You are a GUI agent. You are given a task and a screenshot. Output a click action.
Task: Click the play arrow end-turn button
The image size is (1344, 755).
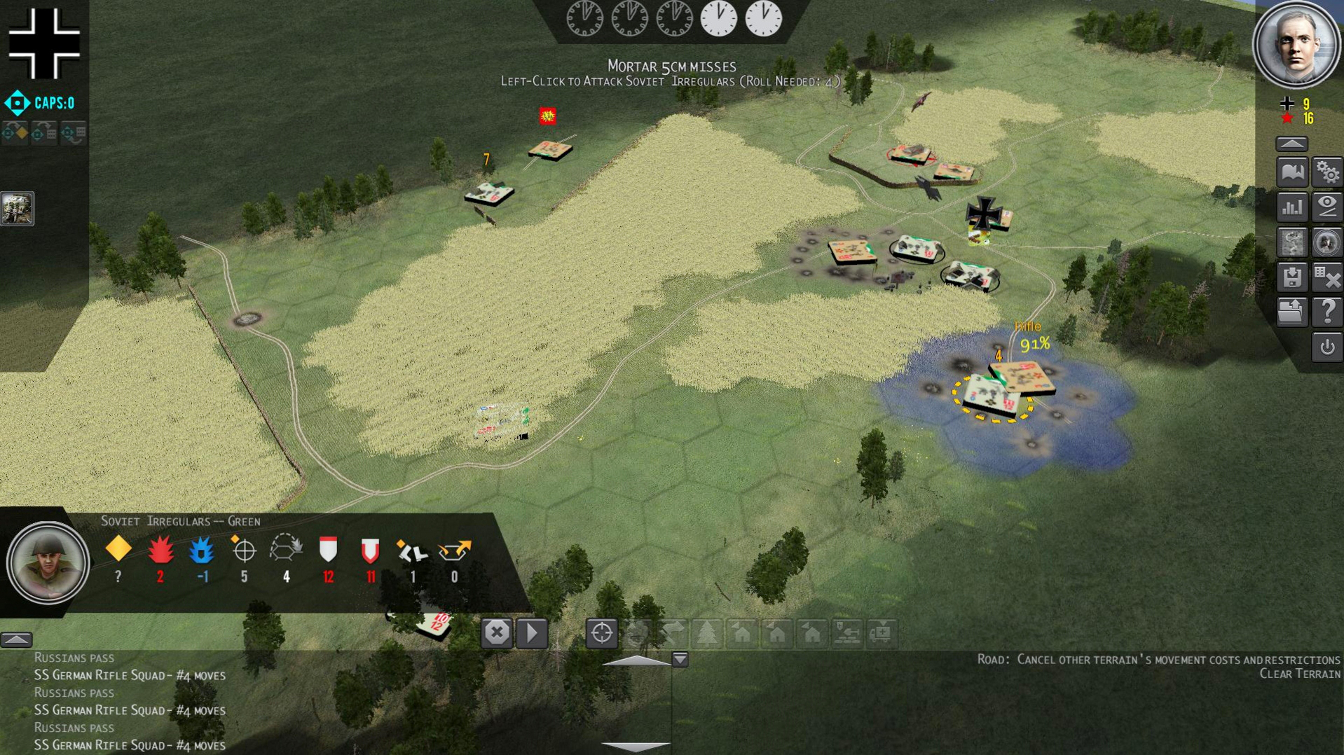tap(532, 633)
